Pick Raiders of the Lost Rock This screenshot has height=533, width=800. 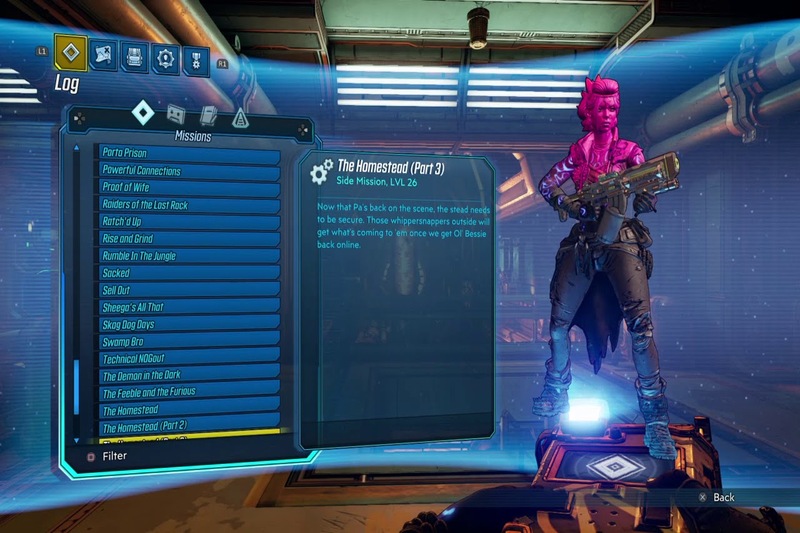(188, 204)
